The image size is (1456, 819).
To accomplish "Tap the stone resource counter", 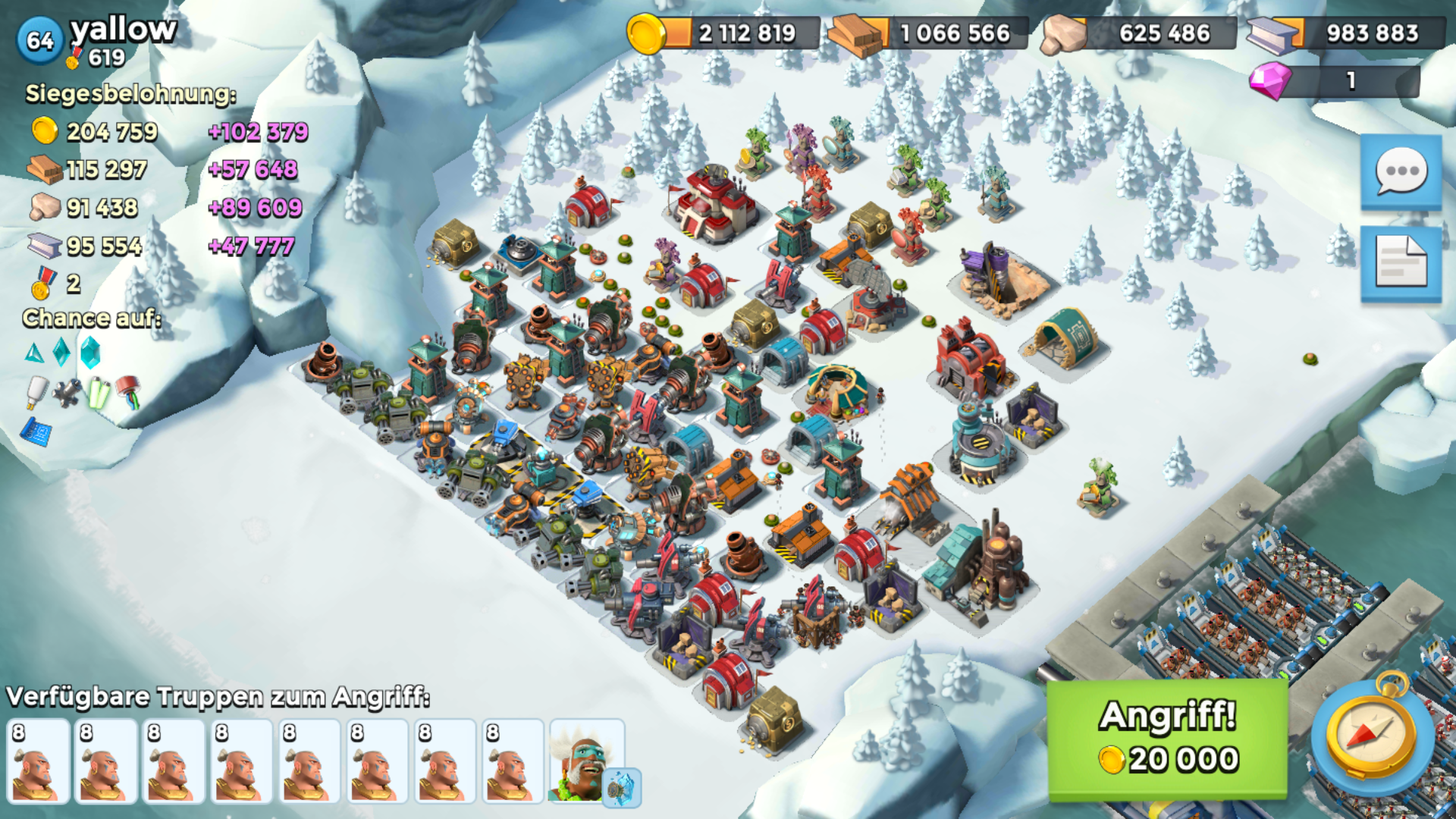I will click(1137, 33).
